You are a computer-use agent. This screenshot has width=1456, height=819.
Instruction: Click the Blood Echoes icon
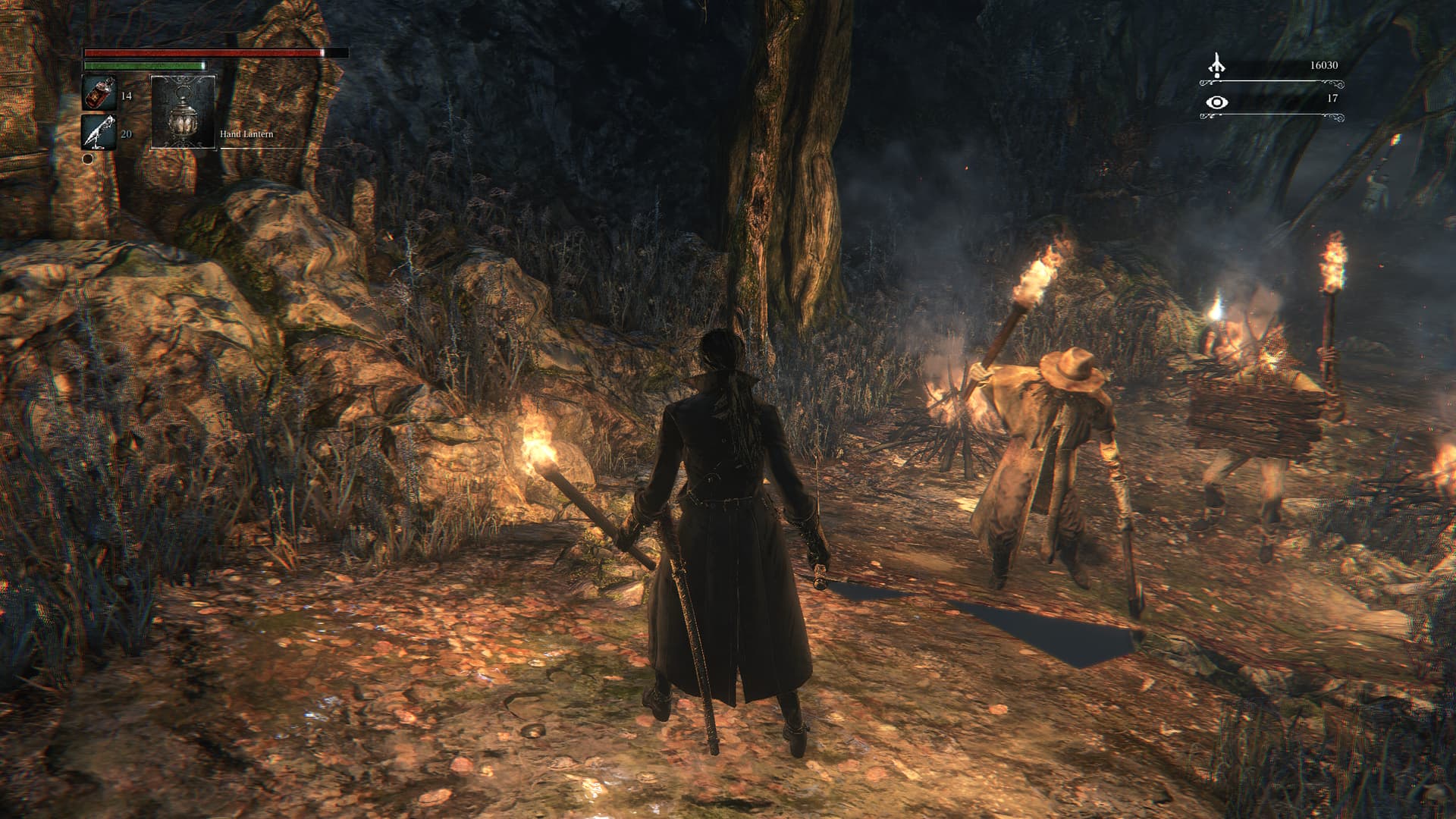[x=1217, y=65]
